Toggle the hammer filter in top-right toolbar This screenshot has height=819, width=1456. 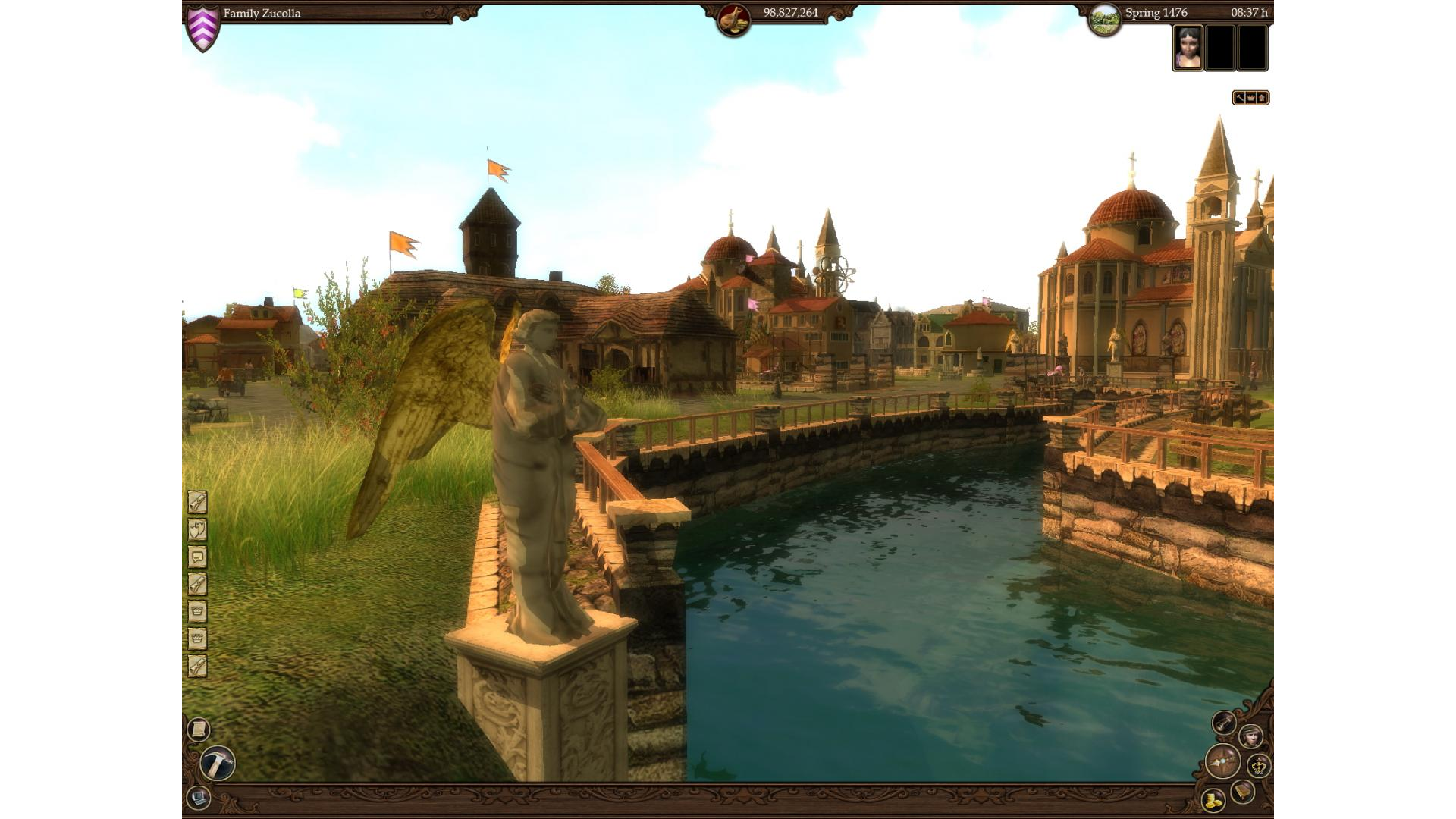(x=1239, y=98)
